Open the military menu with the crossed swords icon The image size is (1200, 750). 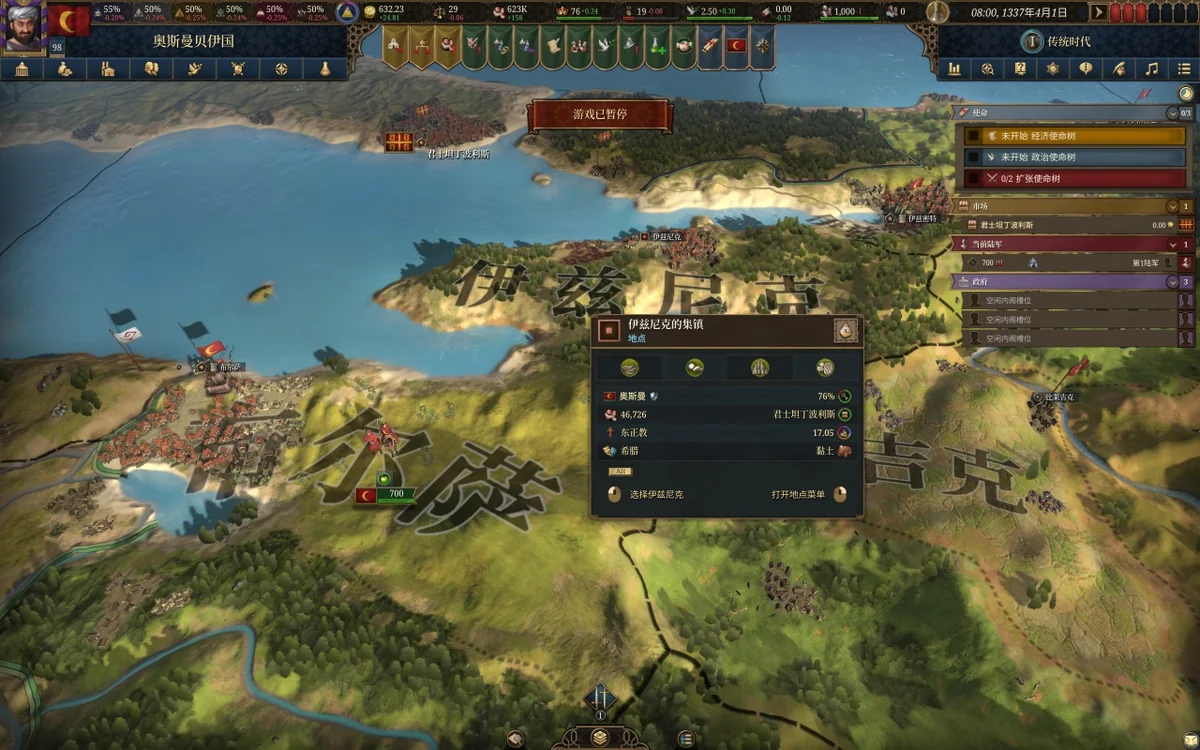pyautogui.click(x=238, y=69)
